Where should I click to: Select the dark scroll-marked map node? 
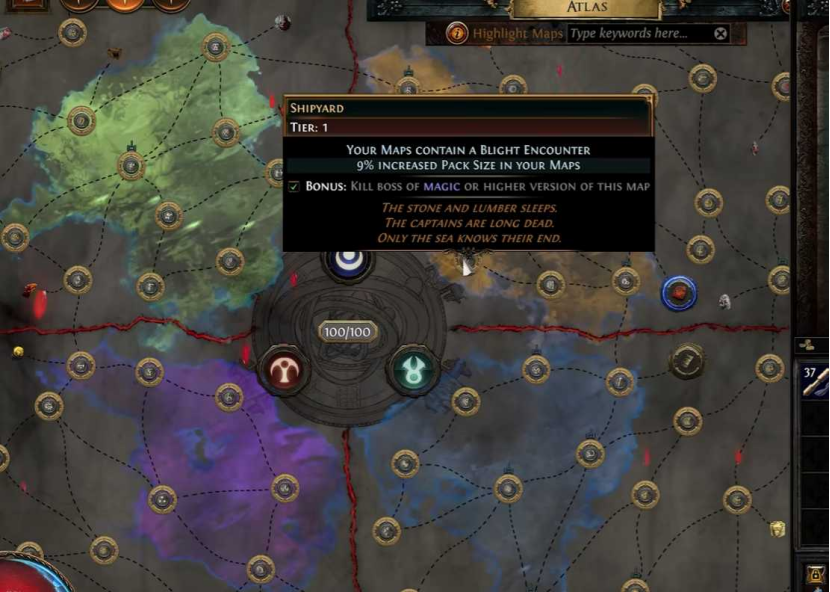tap(687, 361)
